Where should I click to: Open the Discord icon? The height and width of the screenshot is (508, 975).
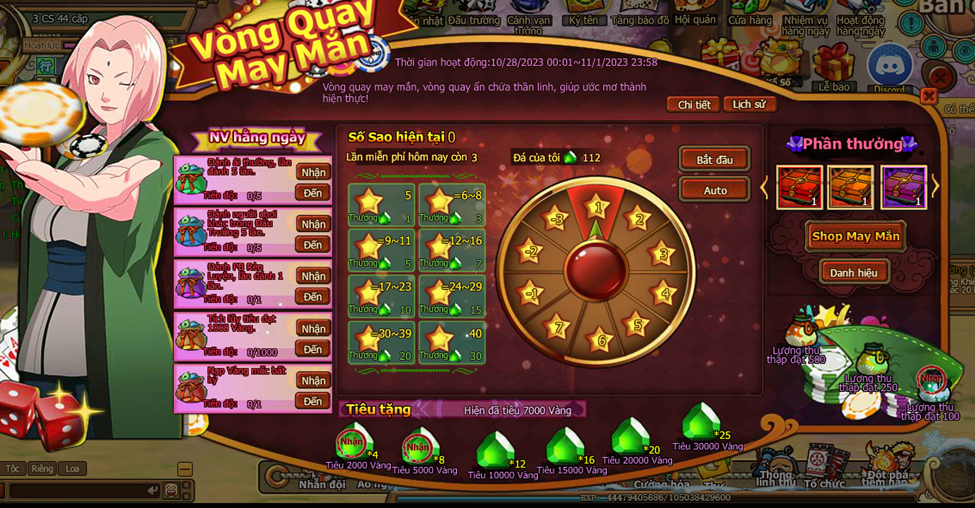[x=888, y=68]
